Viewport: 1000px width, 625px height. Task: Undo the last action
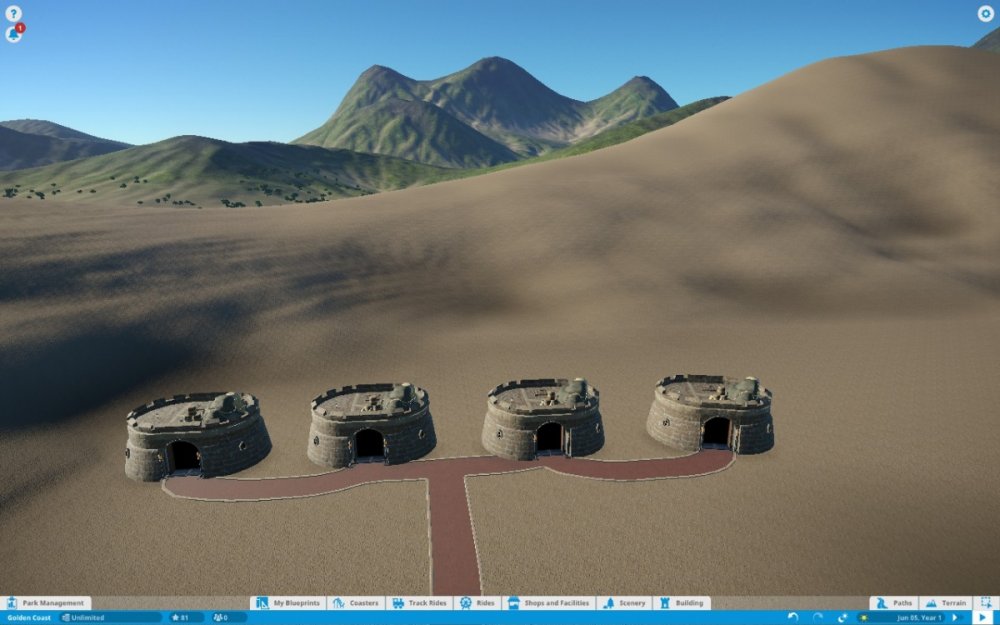point(793,618)
